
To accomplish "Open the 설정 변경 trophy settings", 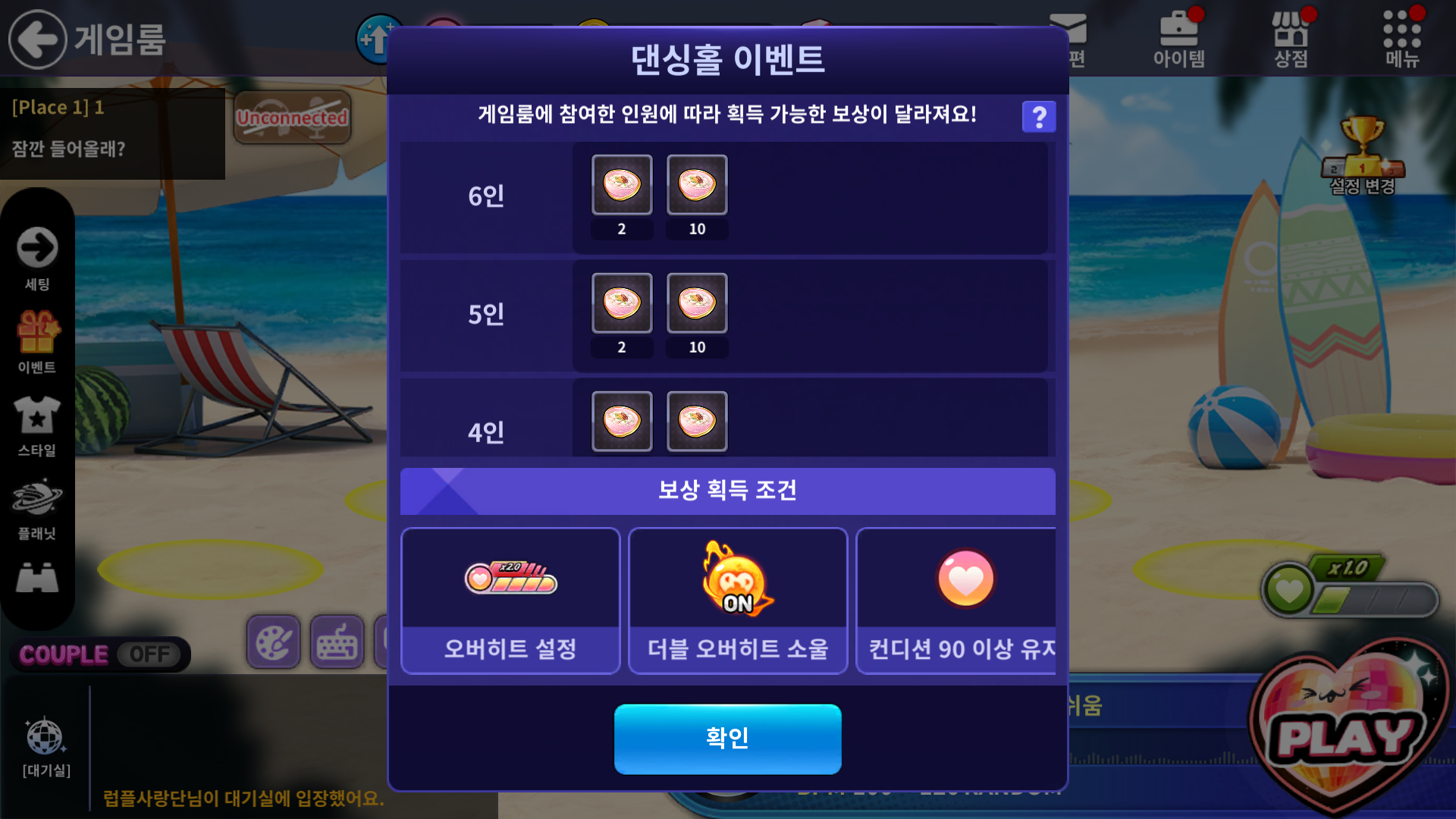I will 1362,155.
